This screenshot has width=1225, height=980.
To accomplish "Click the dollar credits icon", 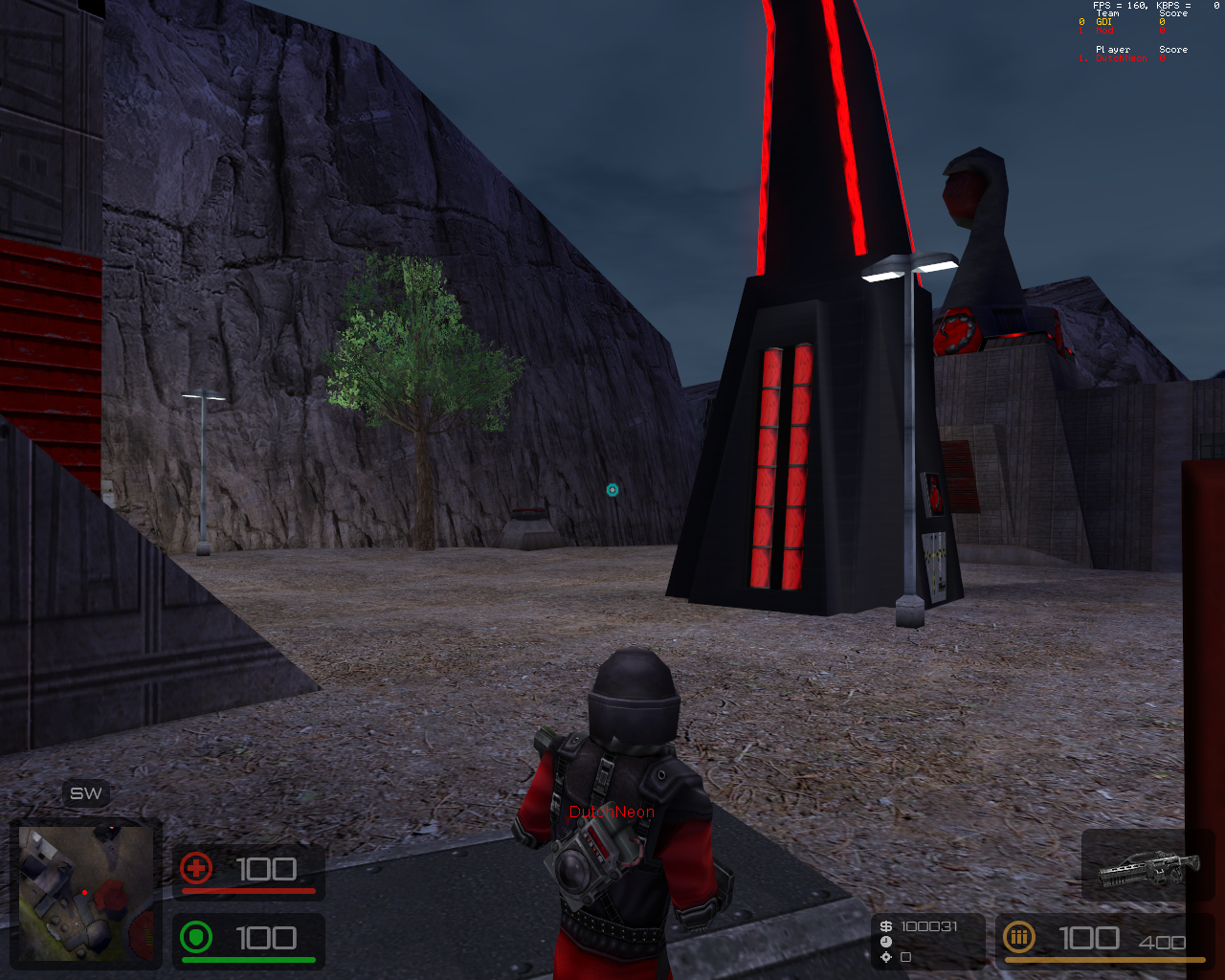I will point(886,926).
